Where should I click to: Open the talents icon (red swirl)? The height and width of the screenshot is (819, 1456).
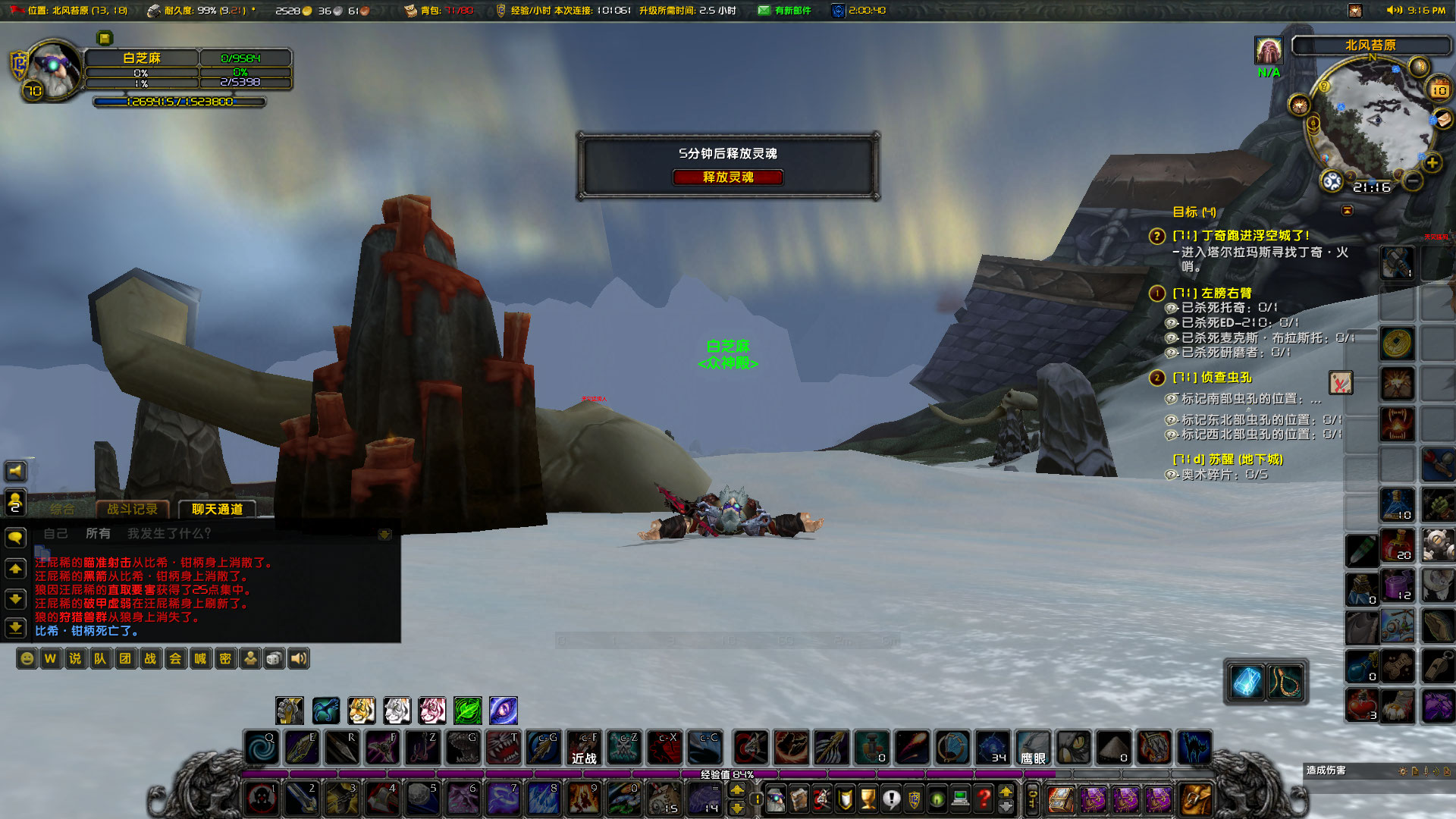coord(822,800)
